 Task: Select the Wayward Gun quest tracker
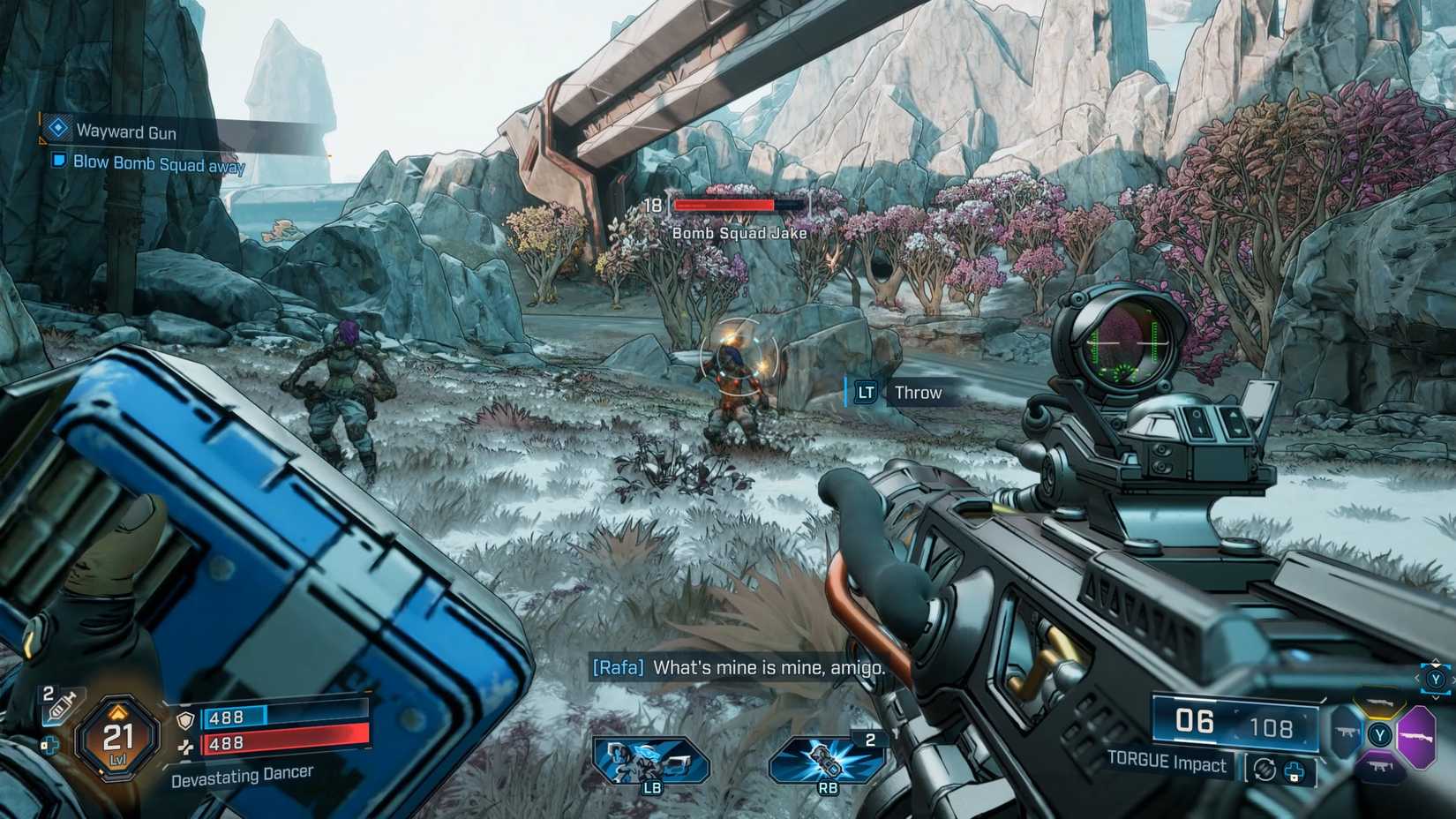pos(125,132)
